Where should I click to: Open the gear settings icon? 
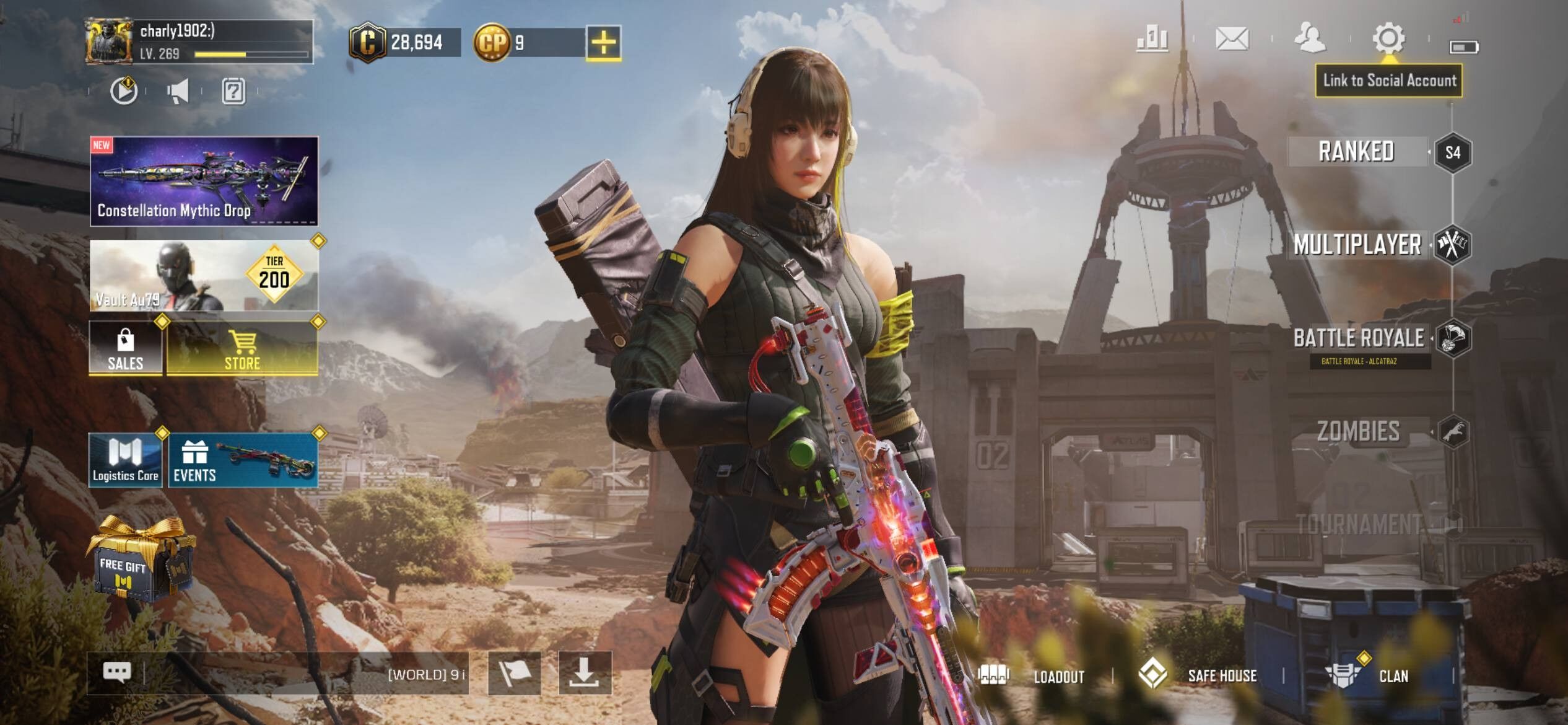(1388, 39)
